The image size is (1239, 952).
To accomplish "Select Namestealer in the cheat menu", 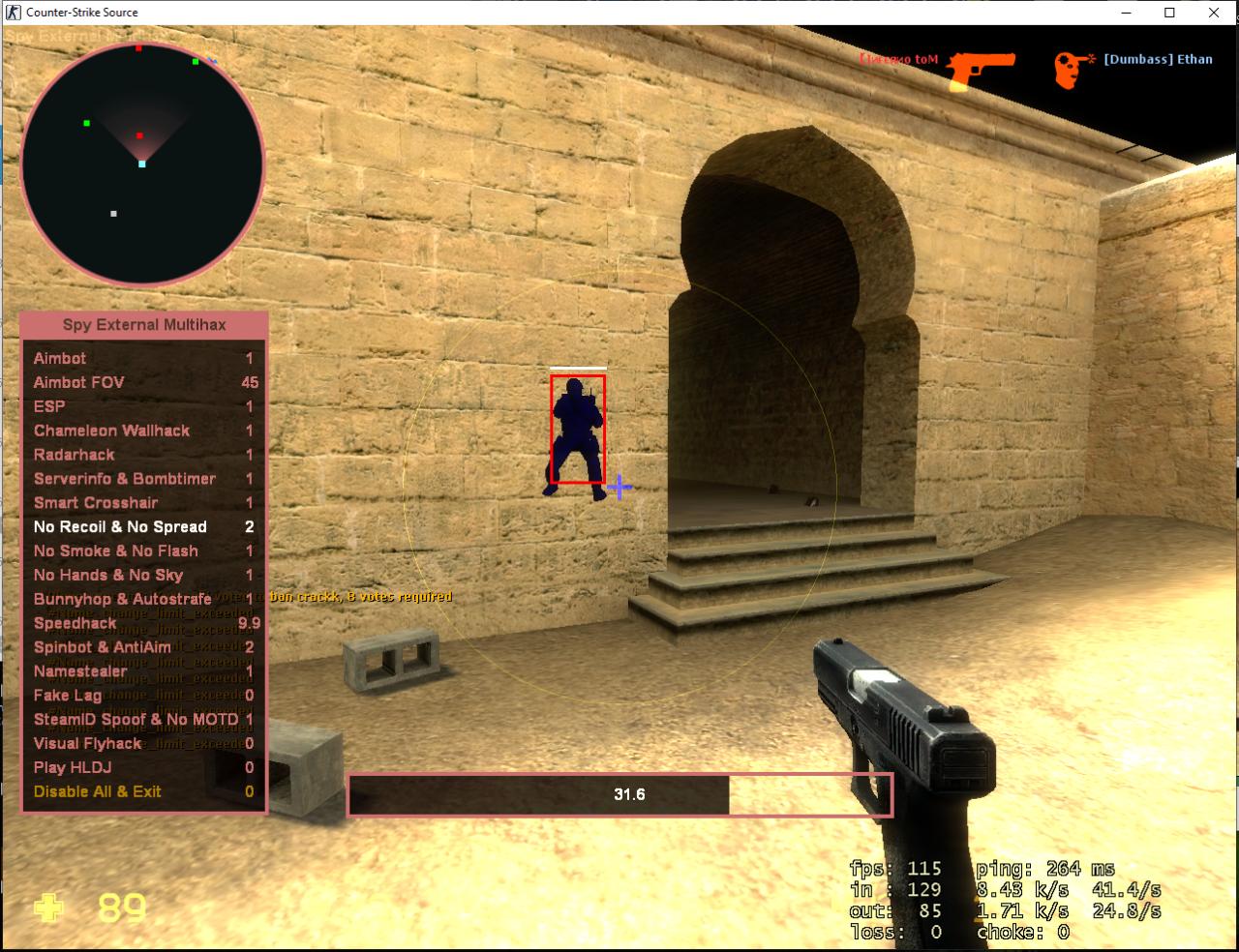I will pyautogui.click(x=81, y=670).
